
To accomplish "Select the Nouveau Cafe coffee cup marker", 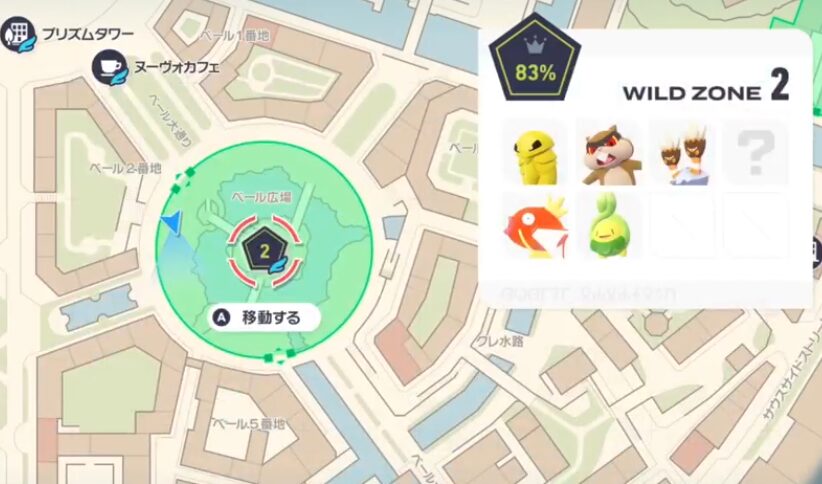I will coord(108,68).
